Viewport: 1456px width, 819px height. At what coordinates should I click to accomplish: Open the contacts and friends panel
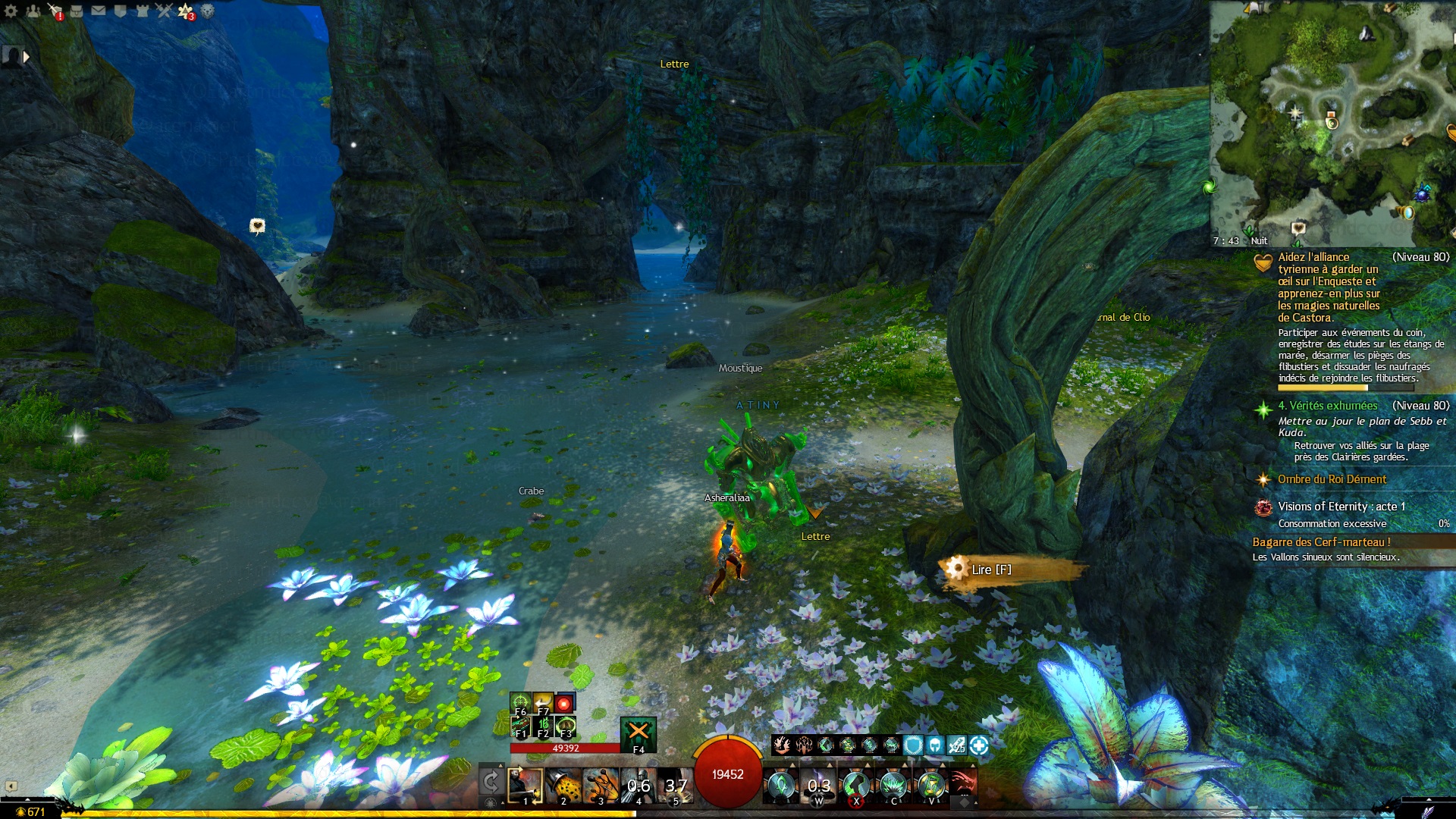click(33, 11)
